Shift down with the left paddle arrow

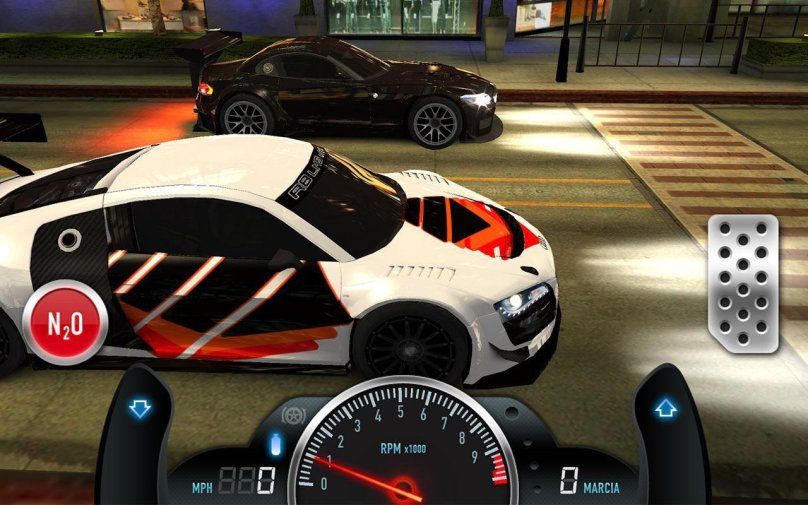tap(139, 408)
